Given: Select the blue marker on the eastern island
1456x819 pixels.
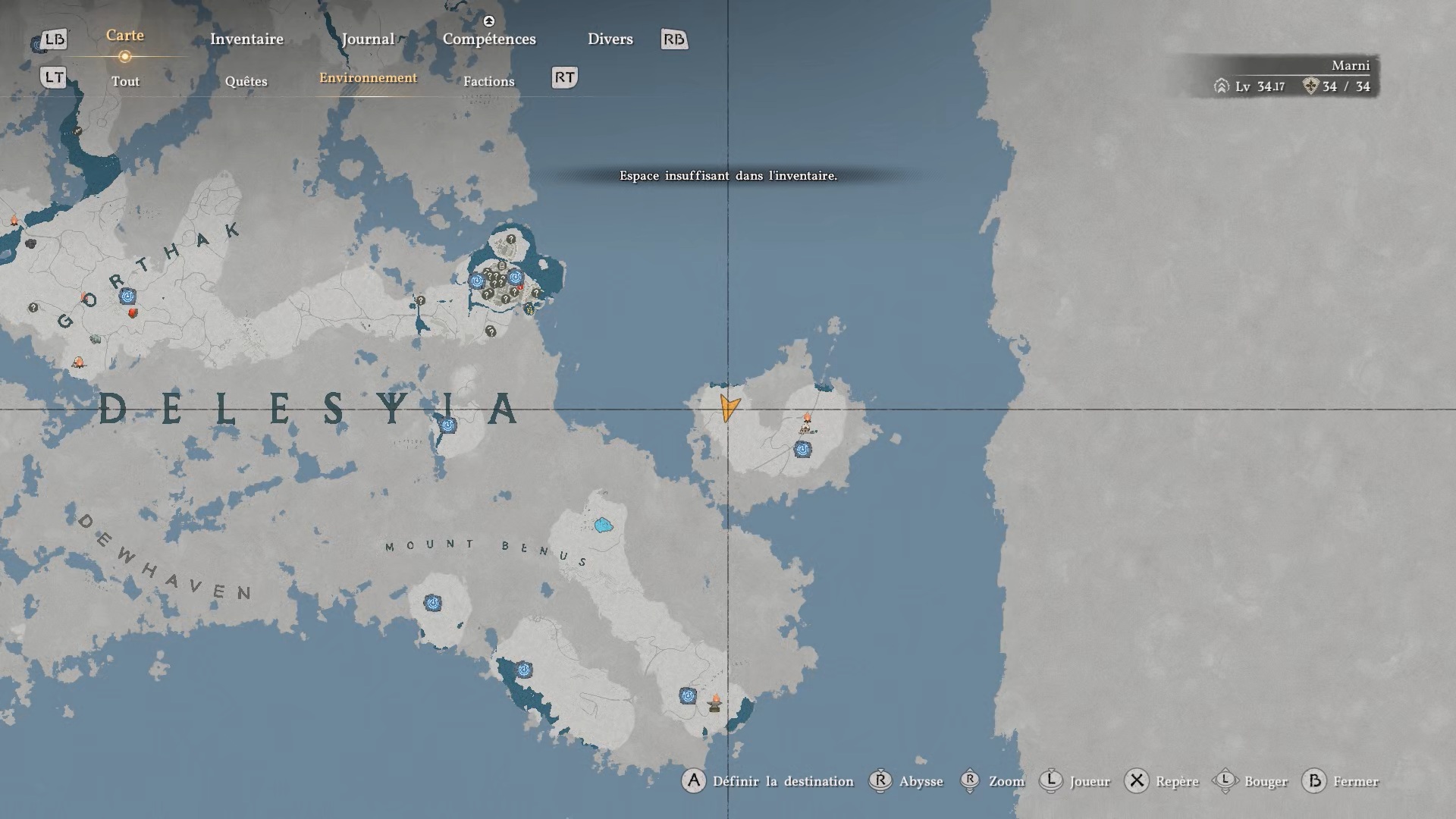Looking at the screenshot, I should tap(802, 450).
